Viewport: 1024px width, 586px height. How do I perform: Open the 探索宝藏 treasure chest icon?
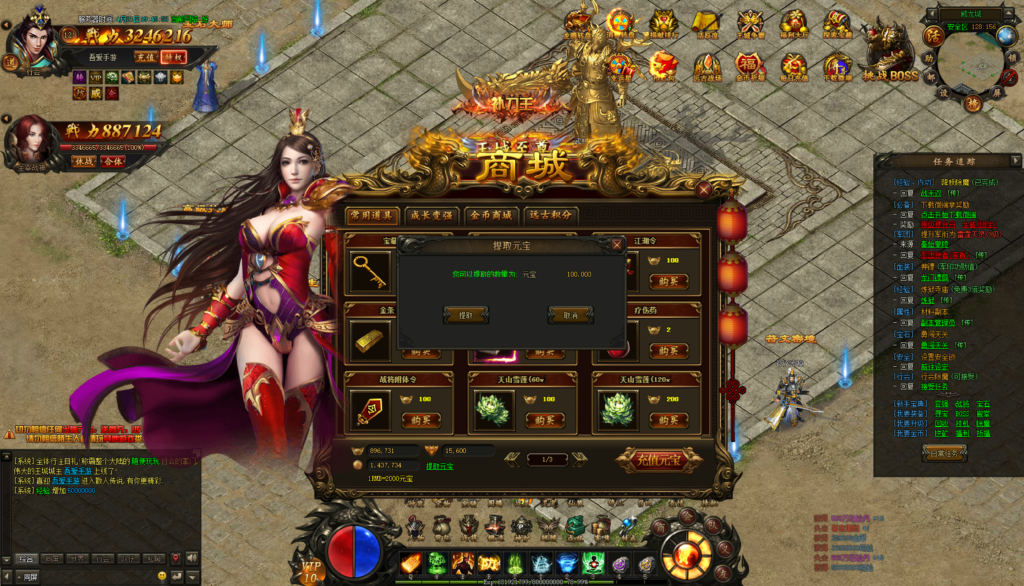(x=837, y=25)
